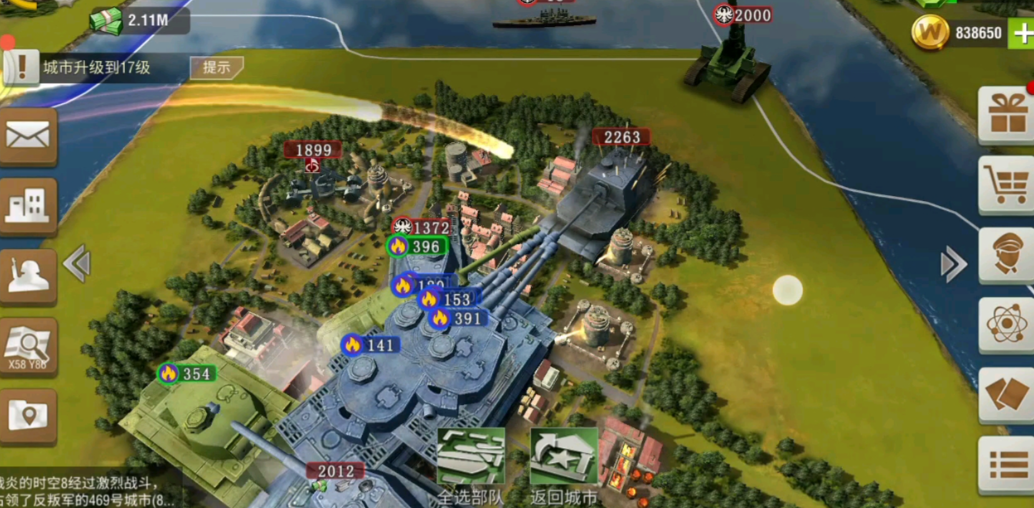Collapse left panel with the left arrow
The image size is (1034, 508).
pos(77,263)
